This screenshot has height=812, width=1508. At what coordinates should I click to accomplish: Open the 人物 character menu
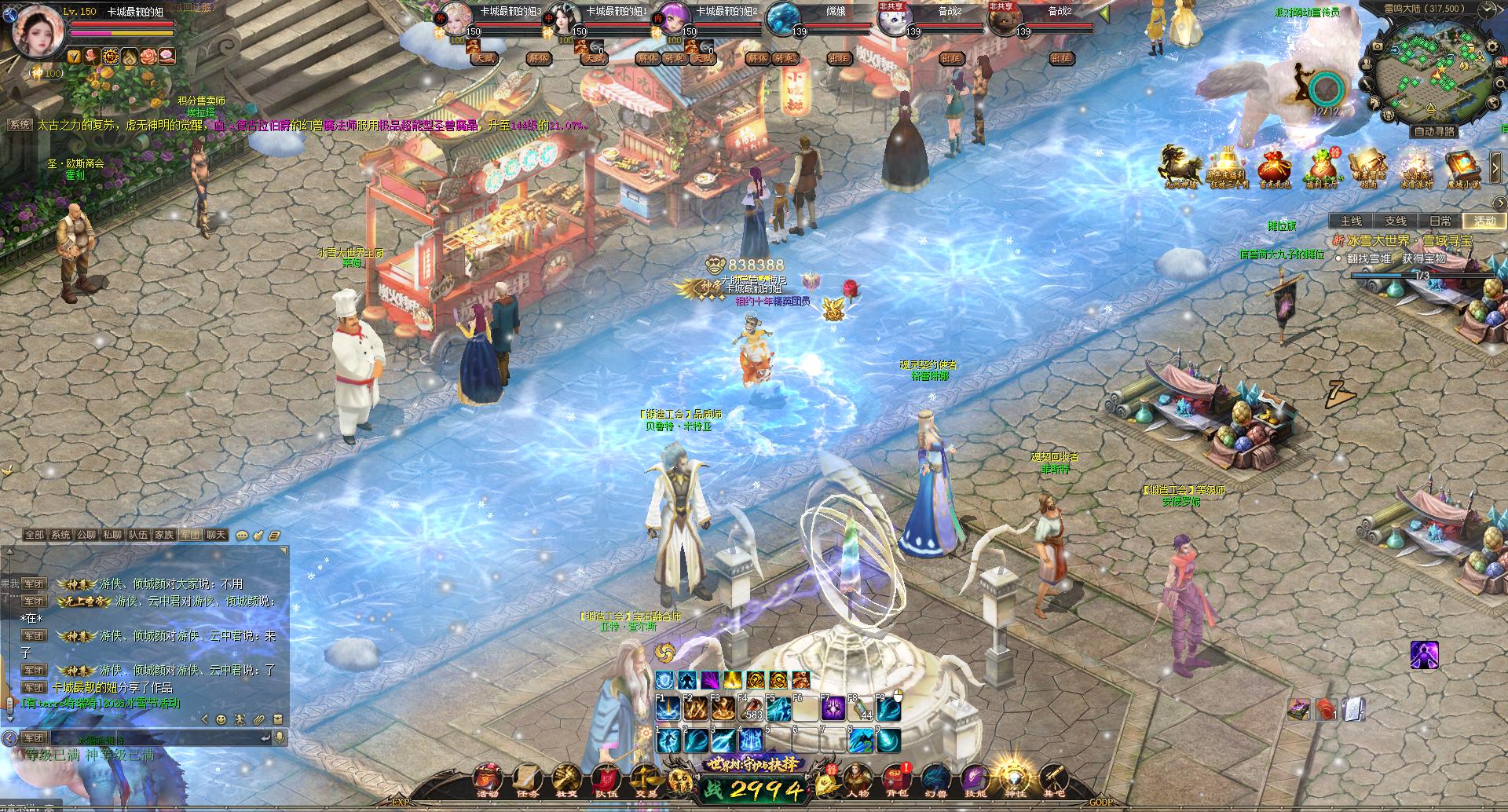pyautogui.click(x=857, y=779)
